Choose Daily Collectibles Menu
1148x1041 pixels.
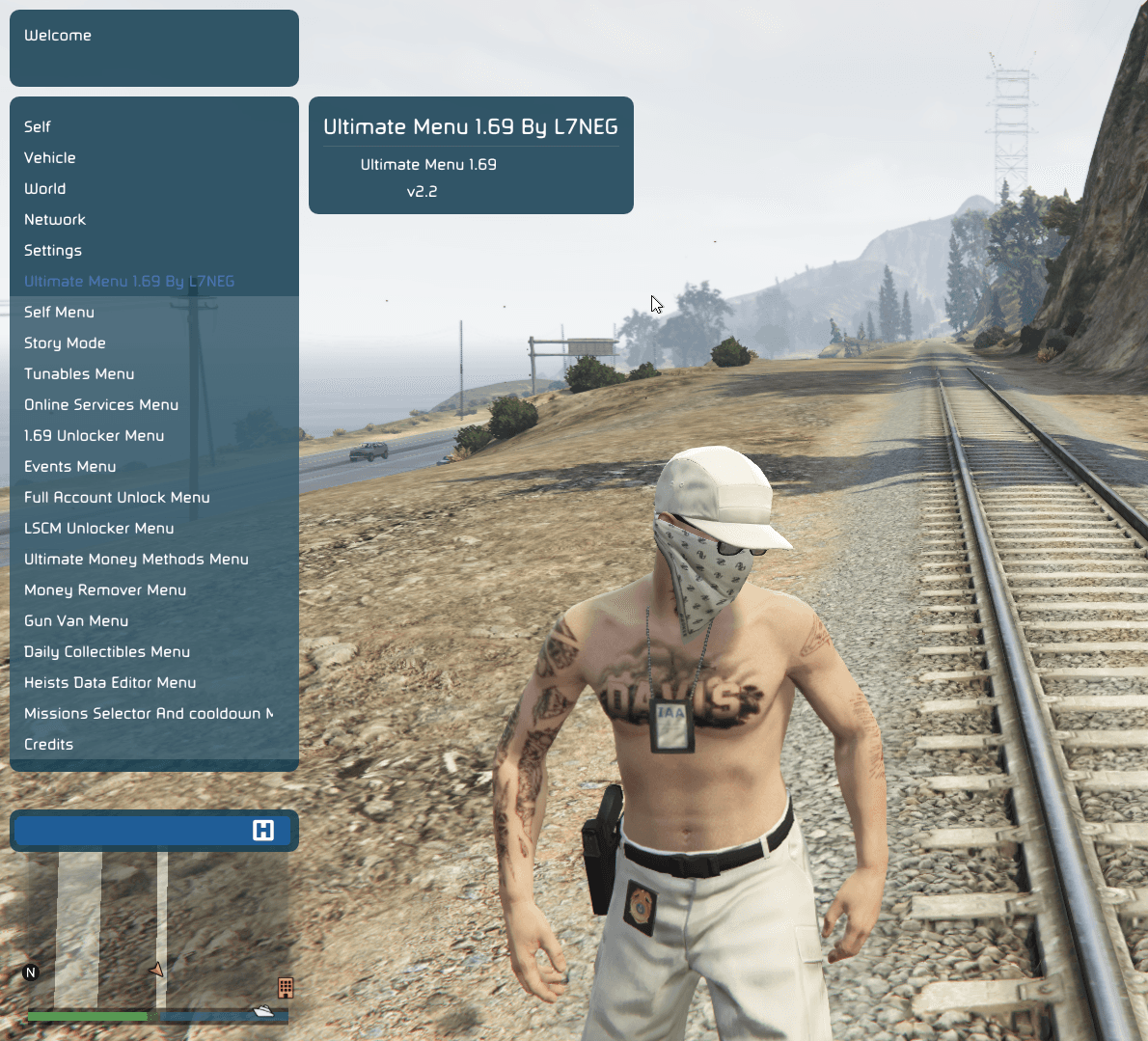[107, 651]
